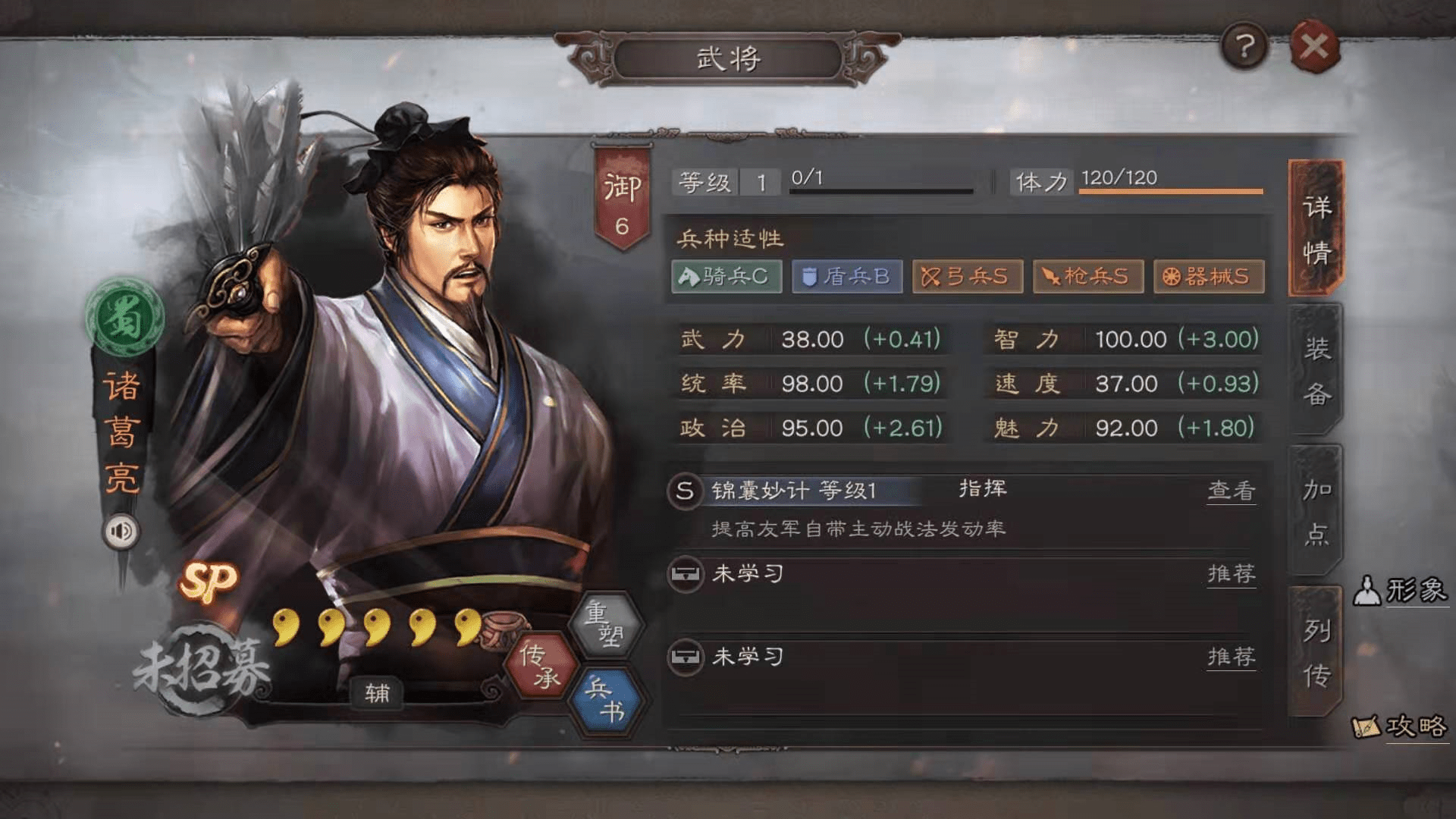Click the 体力 stamina bar
The image size is (1456, 819).
[x=1170, y=183]
